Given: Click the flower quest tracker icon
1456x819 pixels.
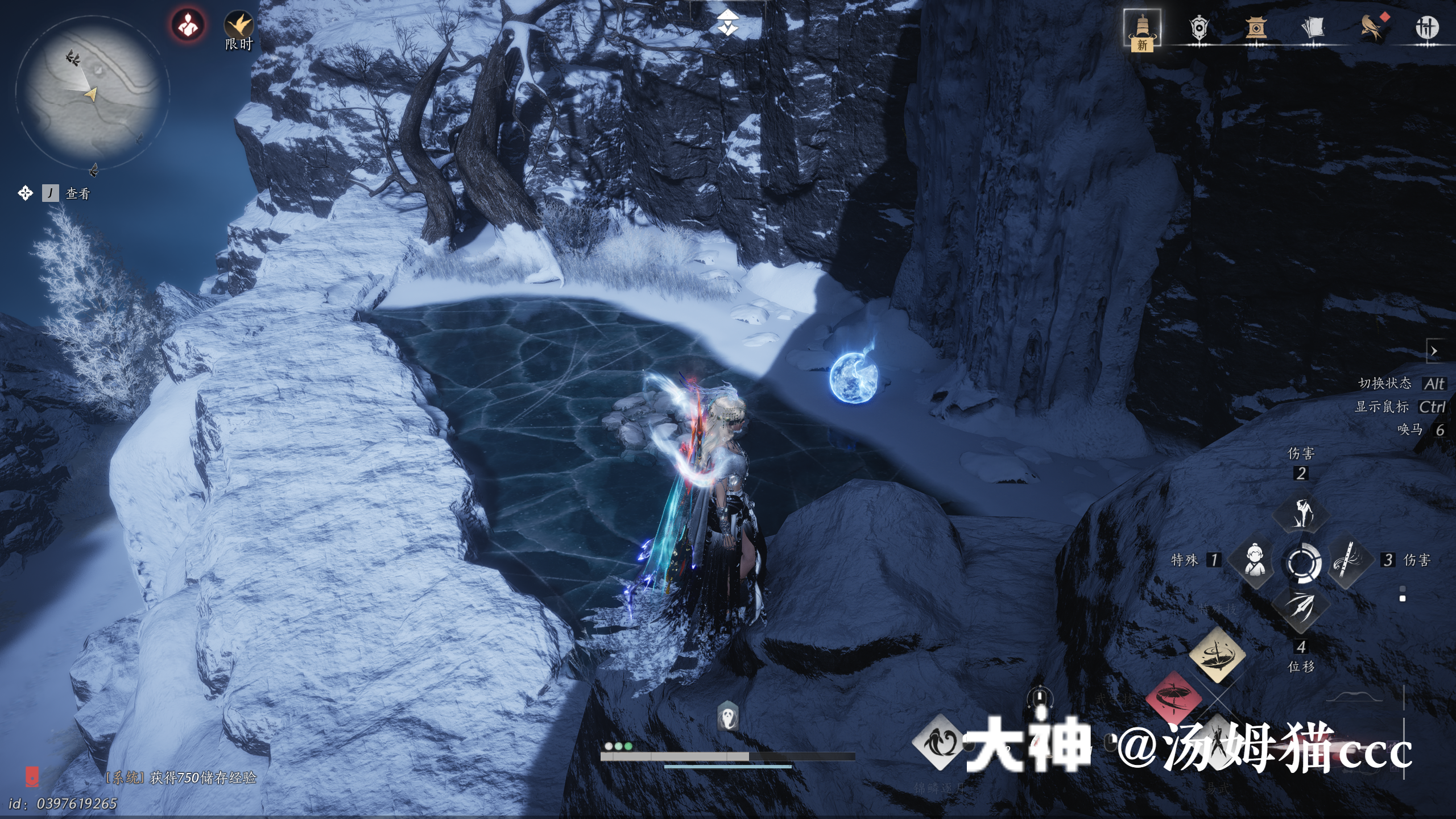Looking at the screenshot, I should click(25, 193).
